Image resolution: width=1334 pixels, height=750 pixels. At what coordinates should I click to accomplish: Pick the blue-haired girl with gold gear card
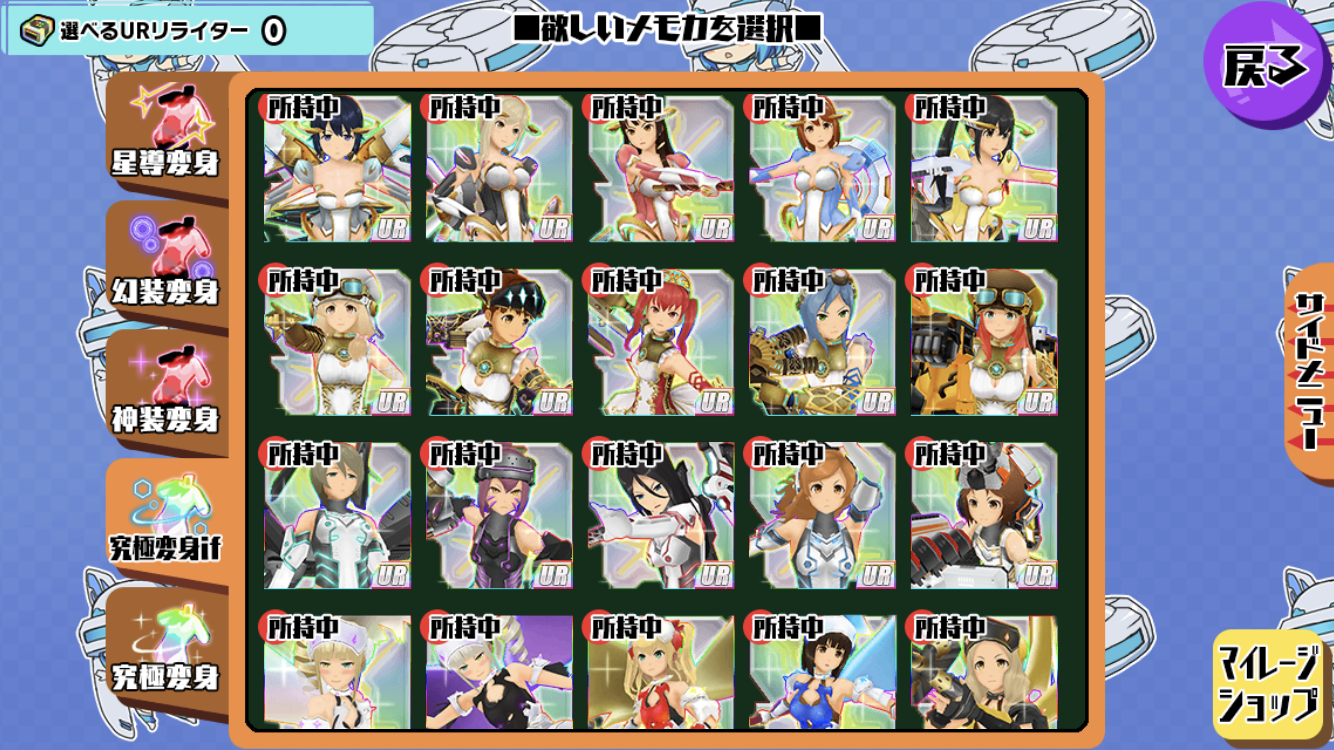pos(822,341)
